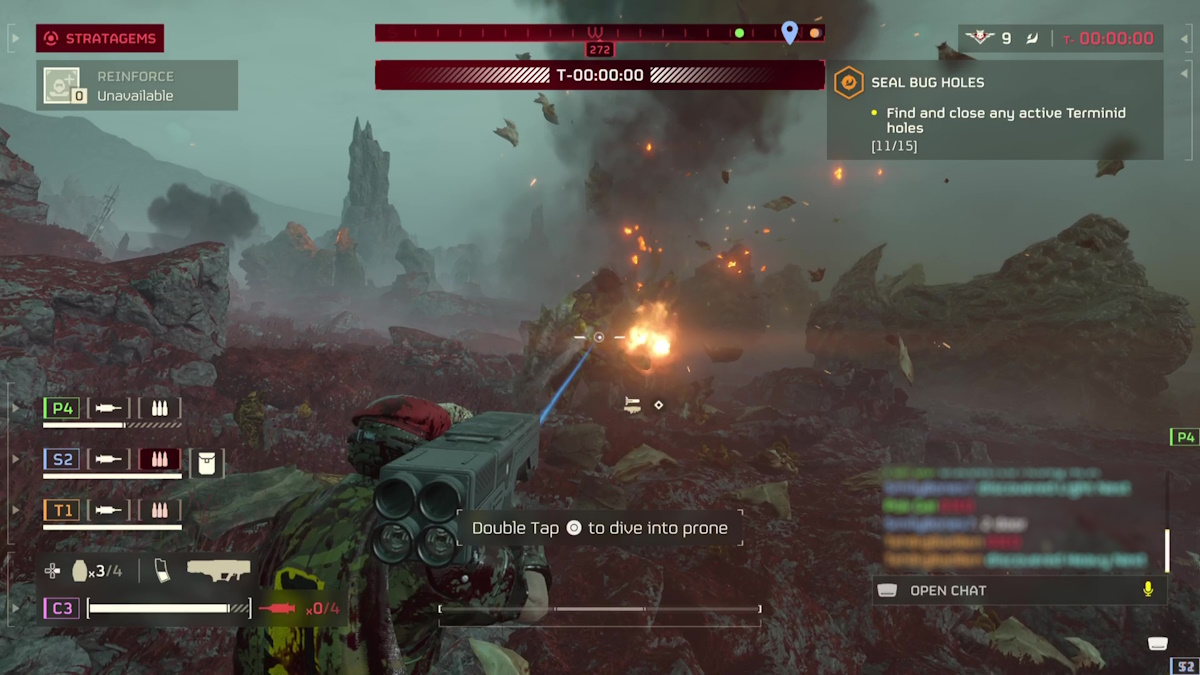Screen dimensions: 1200x675
Task: Click S2's backpack icon
Action: pyautogui.click(x=207, y=463)
